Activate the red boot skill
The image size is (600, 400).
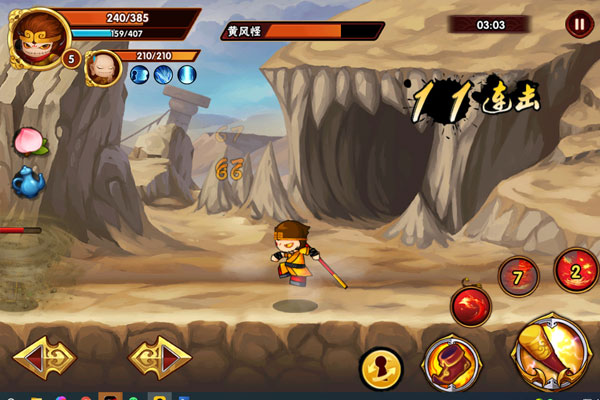point(452,361)
